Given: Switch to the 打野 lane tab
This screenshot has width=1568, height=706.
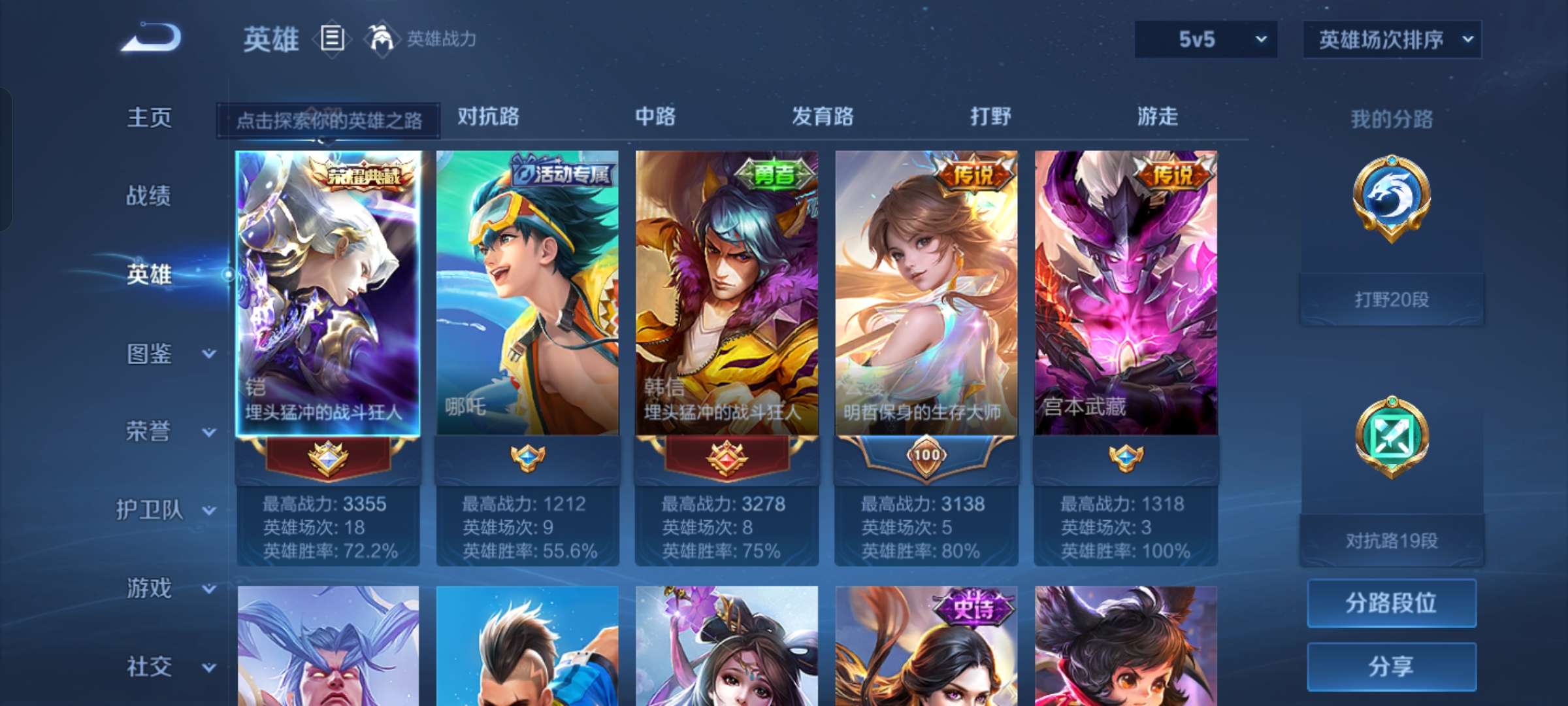Looking at the screenshot, I should pyautogui.click(x=991, y=117).
